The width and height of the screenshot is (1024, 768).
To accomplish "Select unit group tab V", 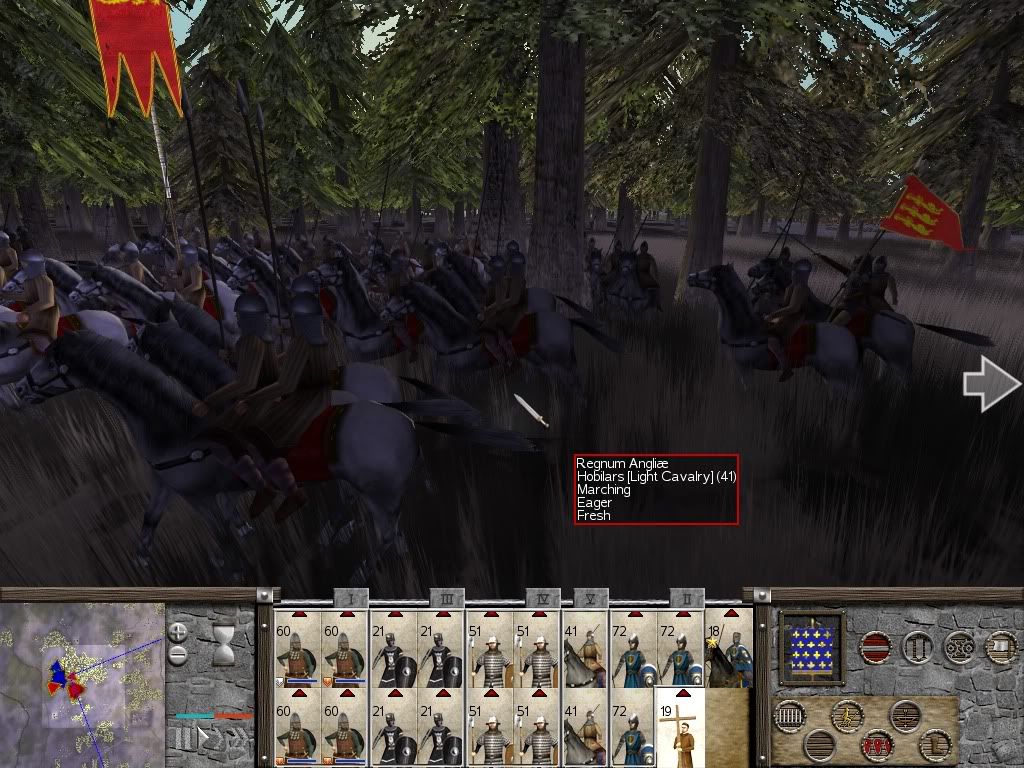I will click(590, 597).
